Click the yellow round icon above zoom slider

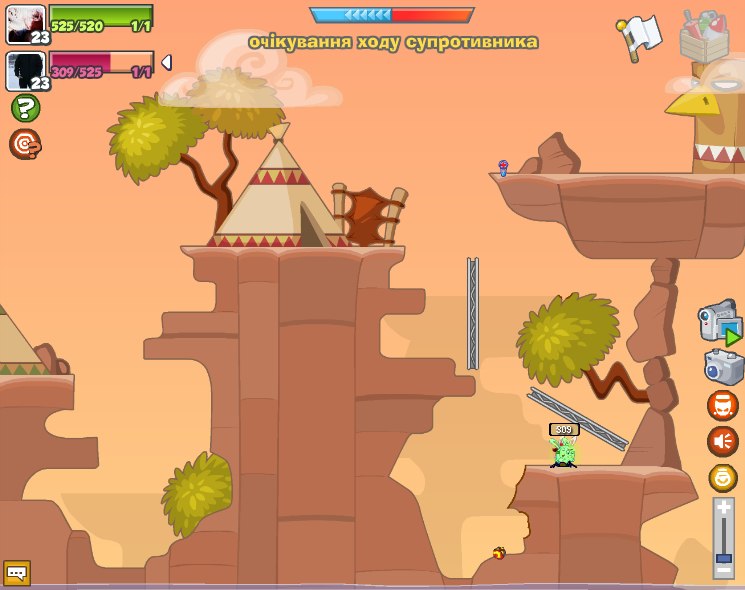(723, 477)
